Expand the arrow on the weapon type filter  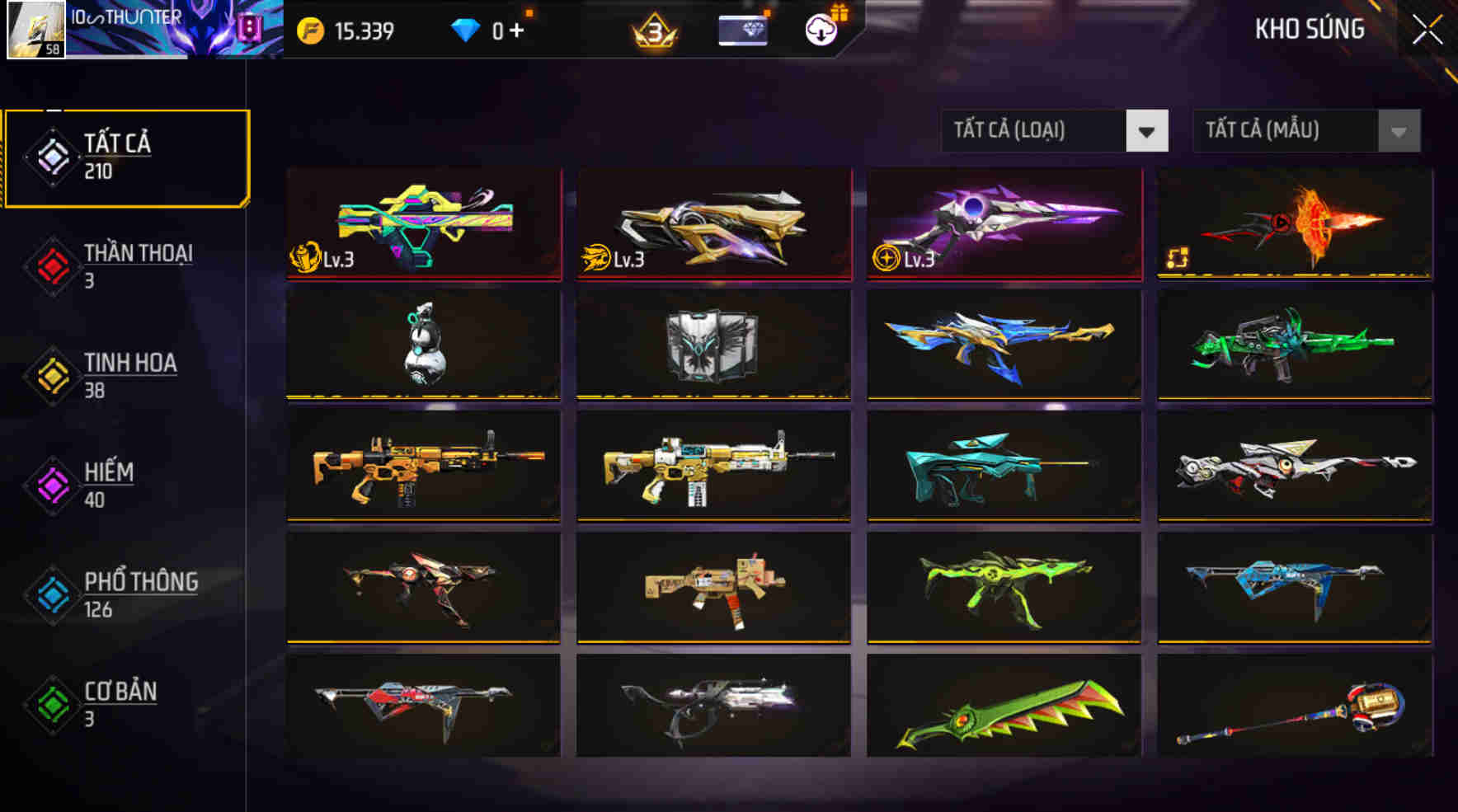[1148, 130]
